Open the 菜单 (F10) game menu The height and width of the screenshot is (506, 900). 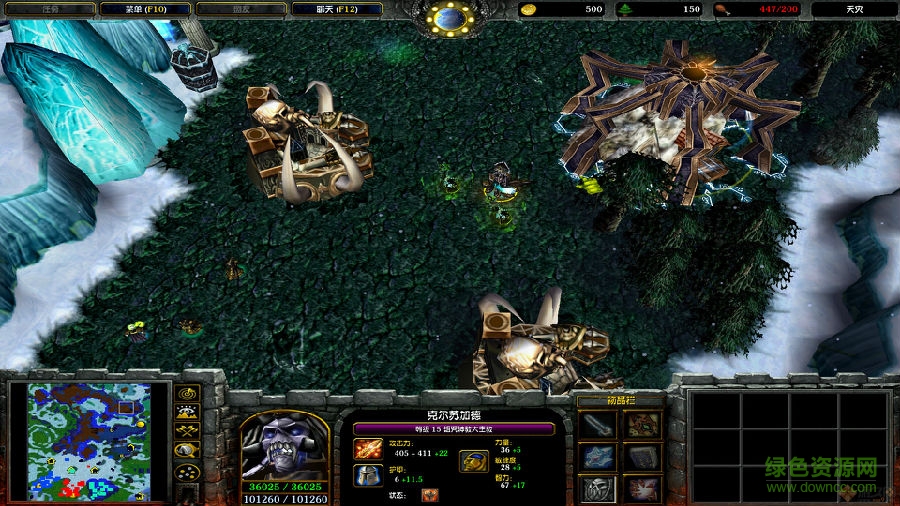click(x=145, y=9)
